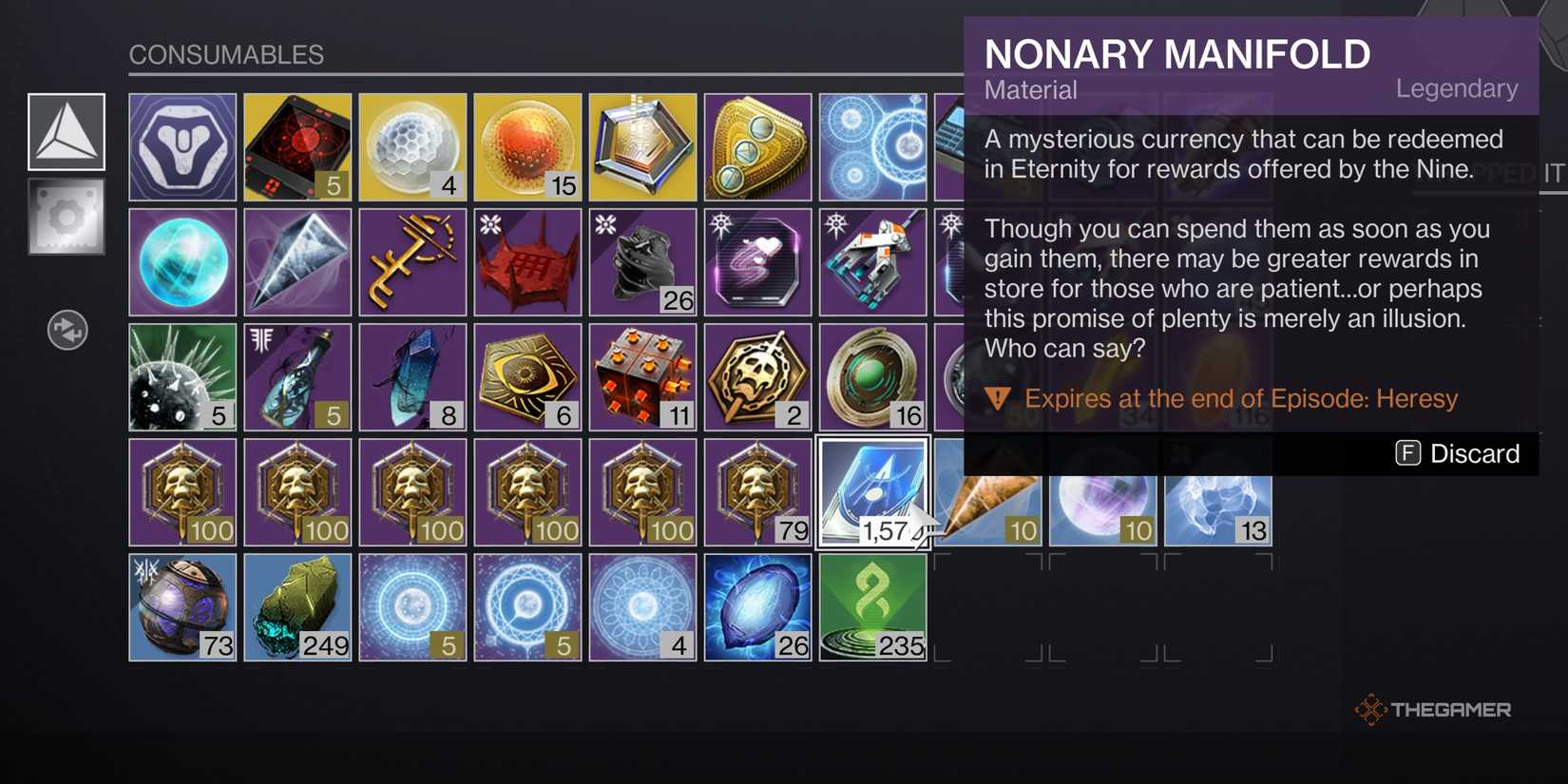Select the orange sphere item showing 15
1568x784 pixels.
click(527, 145)
